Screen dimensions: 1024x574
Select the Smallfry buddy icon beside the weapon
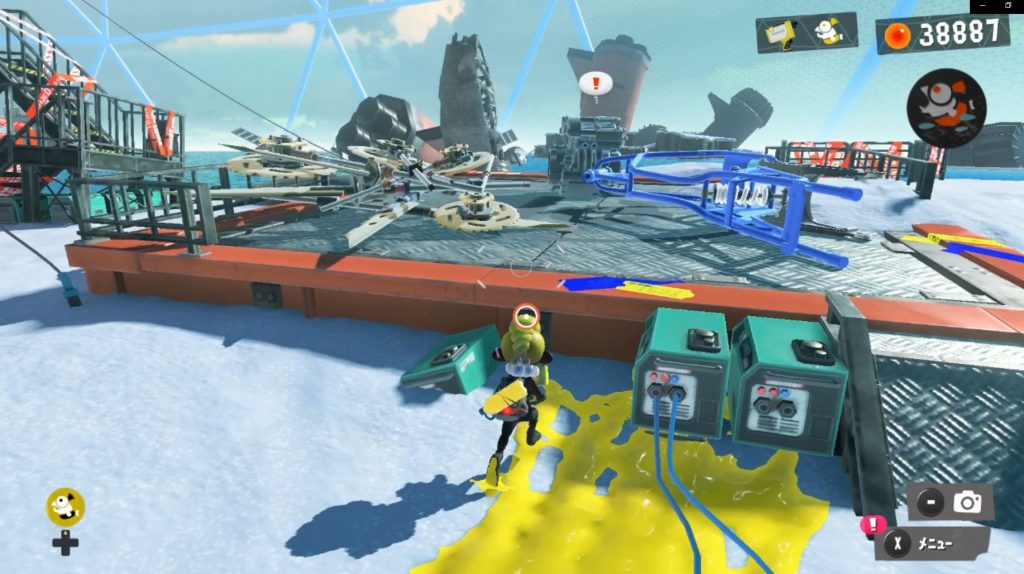[829, 33]
